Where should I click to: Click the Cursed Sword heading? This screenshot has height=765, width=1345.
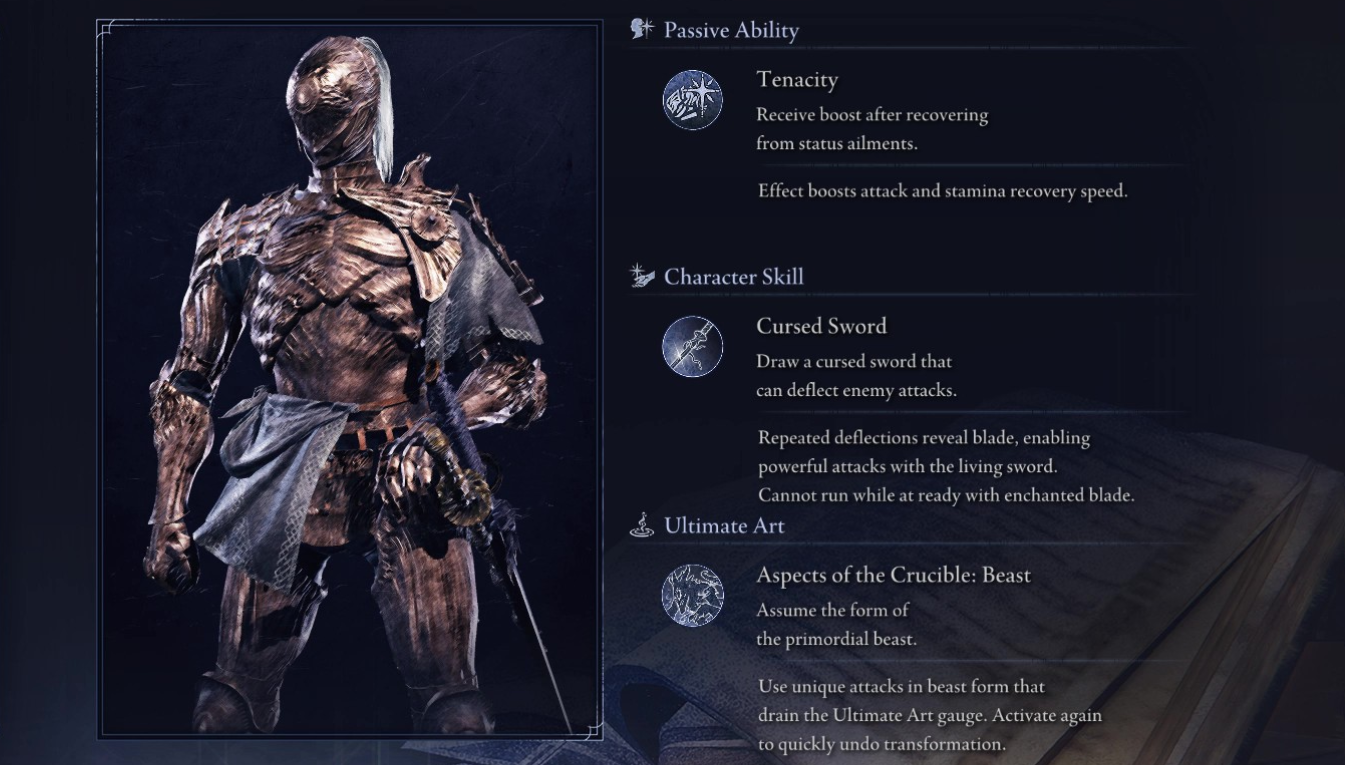(821, 326)
